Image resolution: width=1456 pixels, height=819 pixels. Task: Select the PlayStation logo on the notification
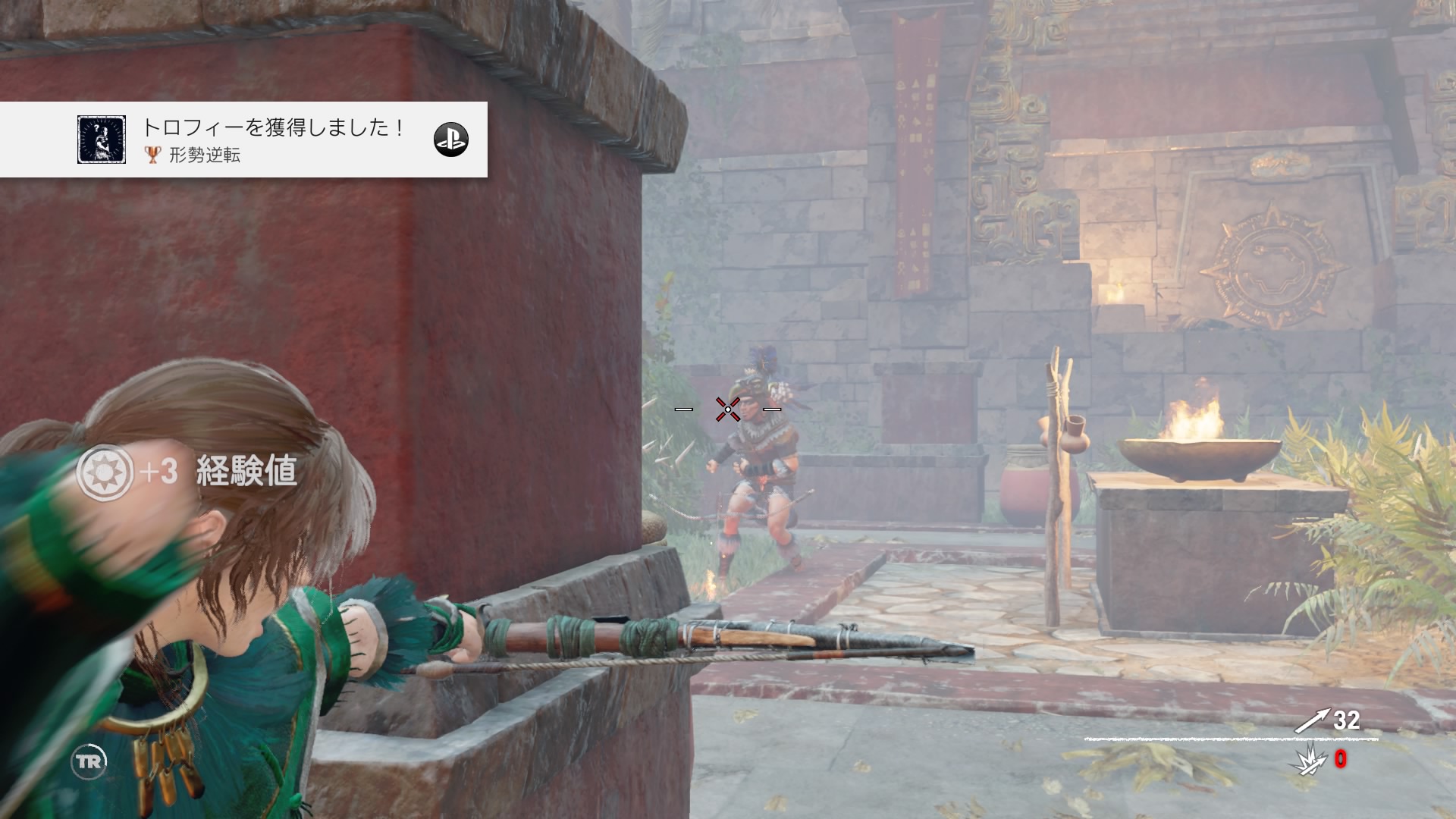coord(450,140)
